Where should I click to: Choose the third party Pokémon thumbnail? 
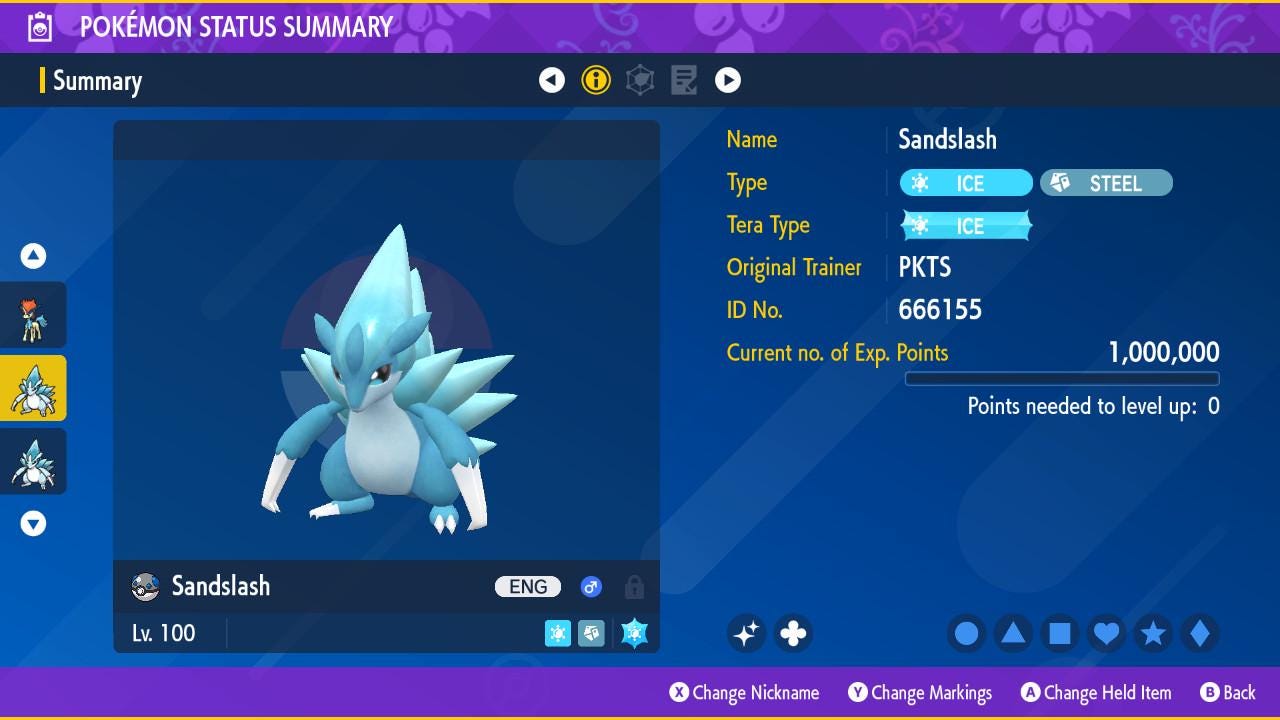34,461
